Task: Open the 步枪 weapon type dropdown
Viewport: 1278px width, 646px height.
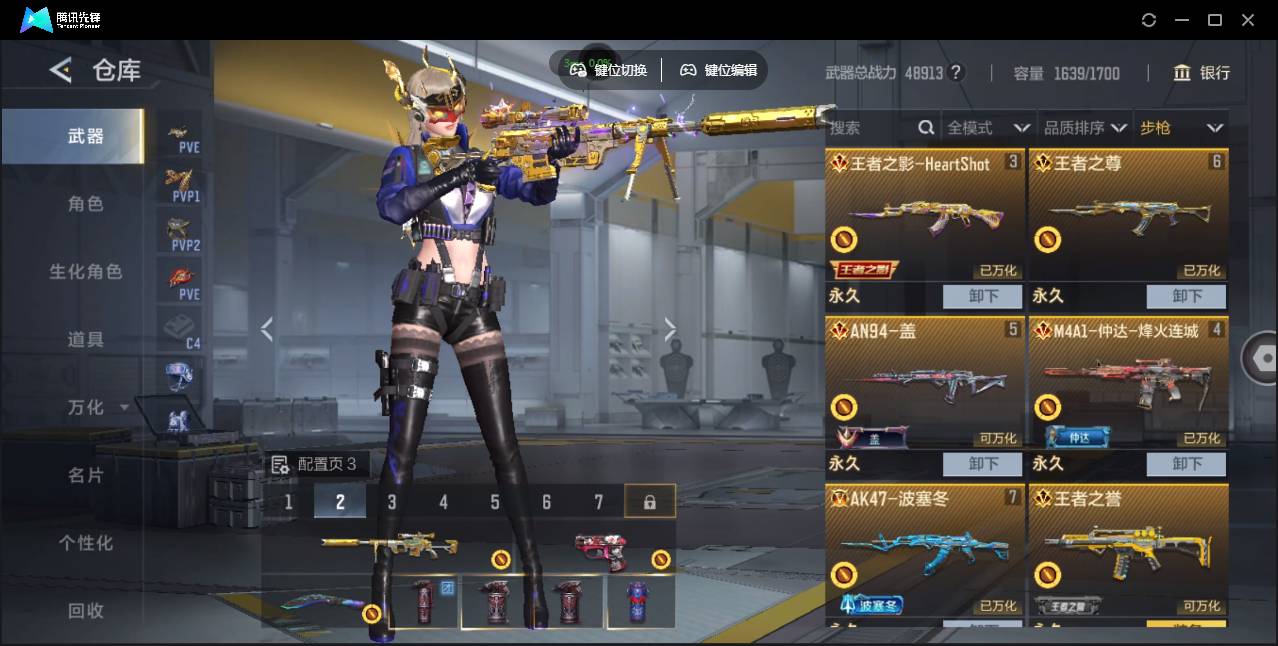Action: tap(1181, 128)
